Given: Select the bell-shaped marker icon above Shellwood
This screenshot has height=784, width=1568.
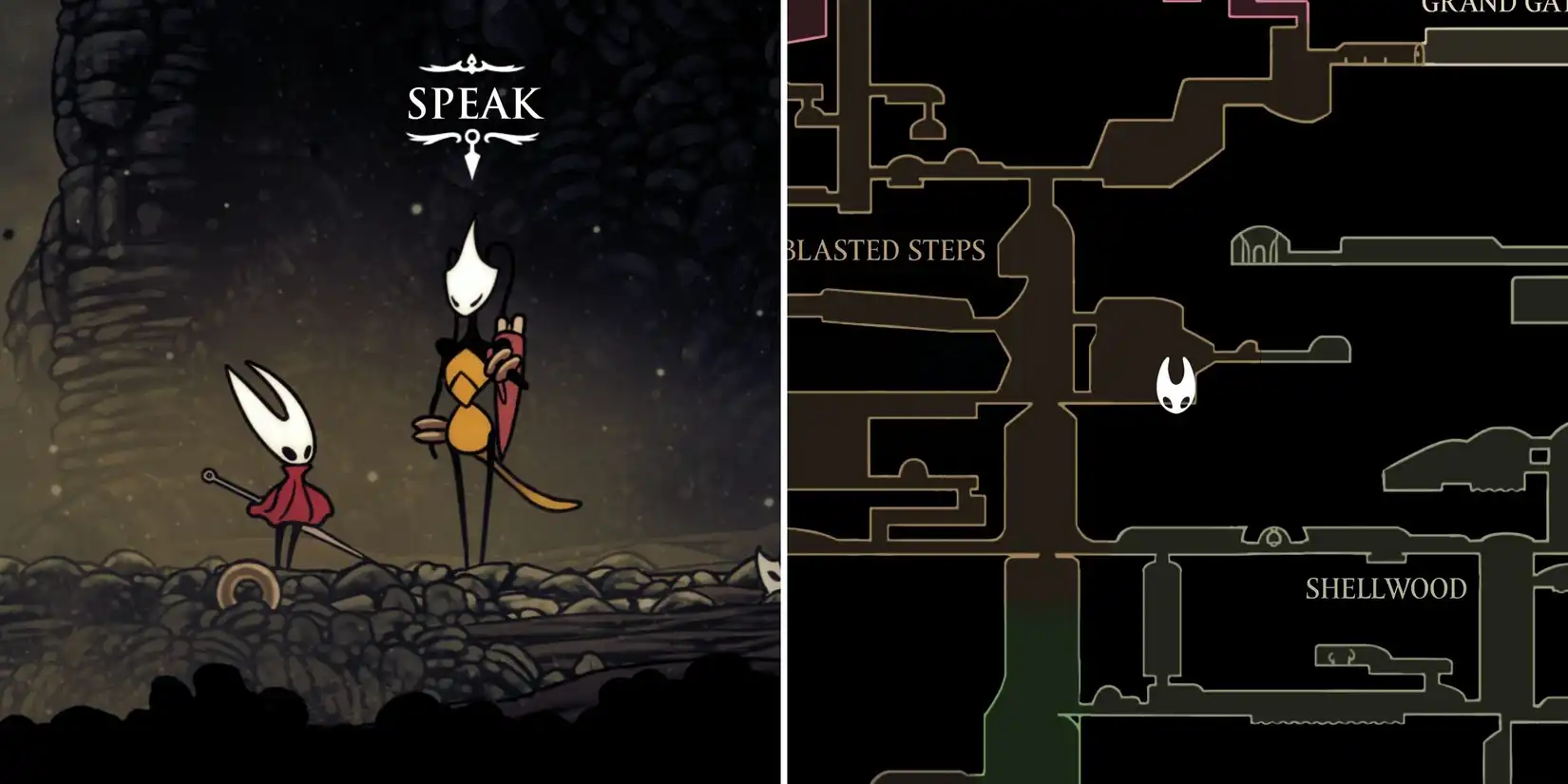Looking at the screenshot, I should click(1273, 536).
